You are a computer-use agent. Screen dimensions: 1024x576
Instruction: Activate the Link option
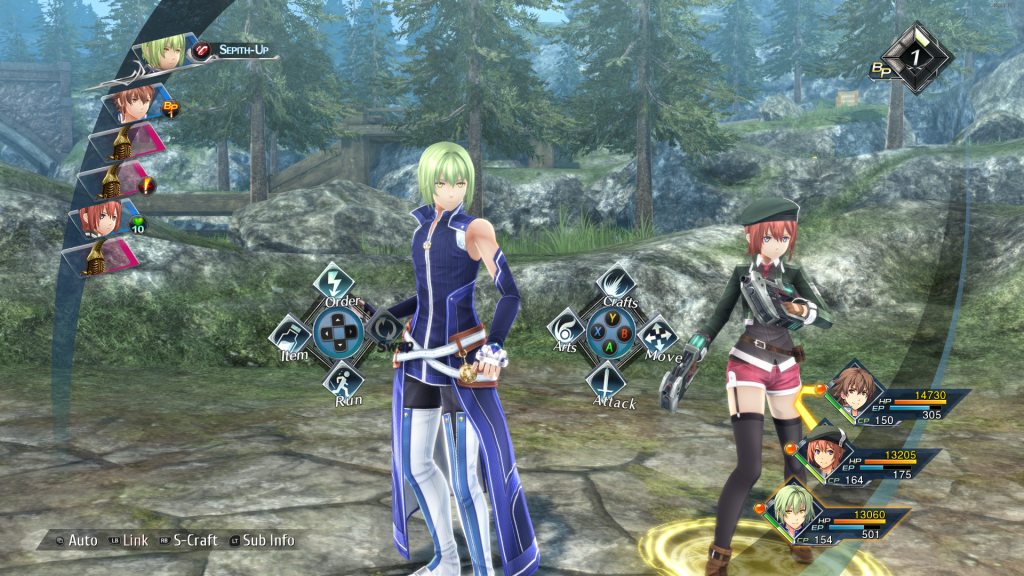(x=128, y=540)
